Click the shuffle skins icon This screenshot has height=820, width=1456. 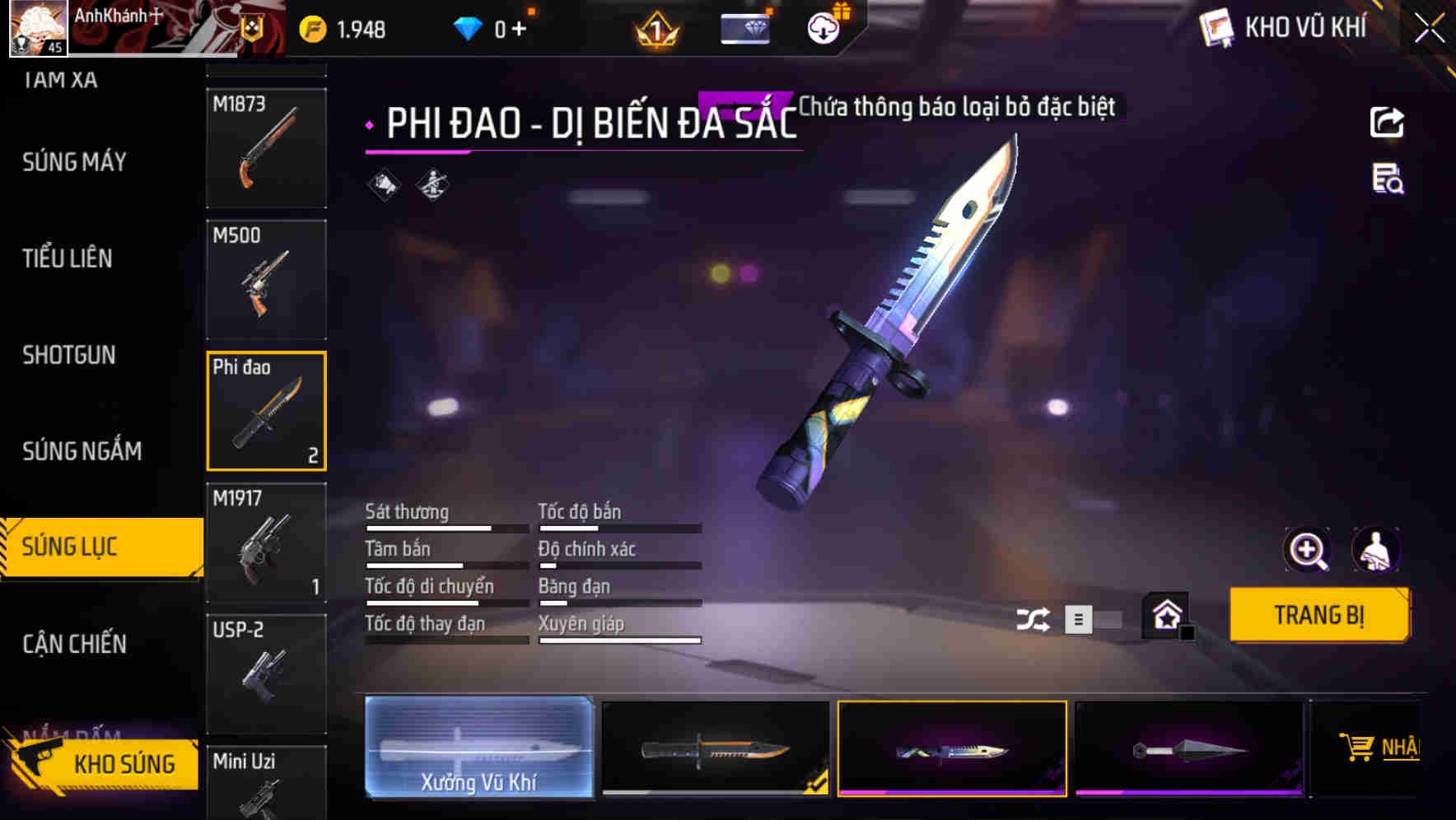click(1034, 617)
